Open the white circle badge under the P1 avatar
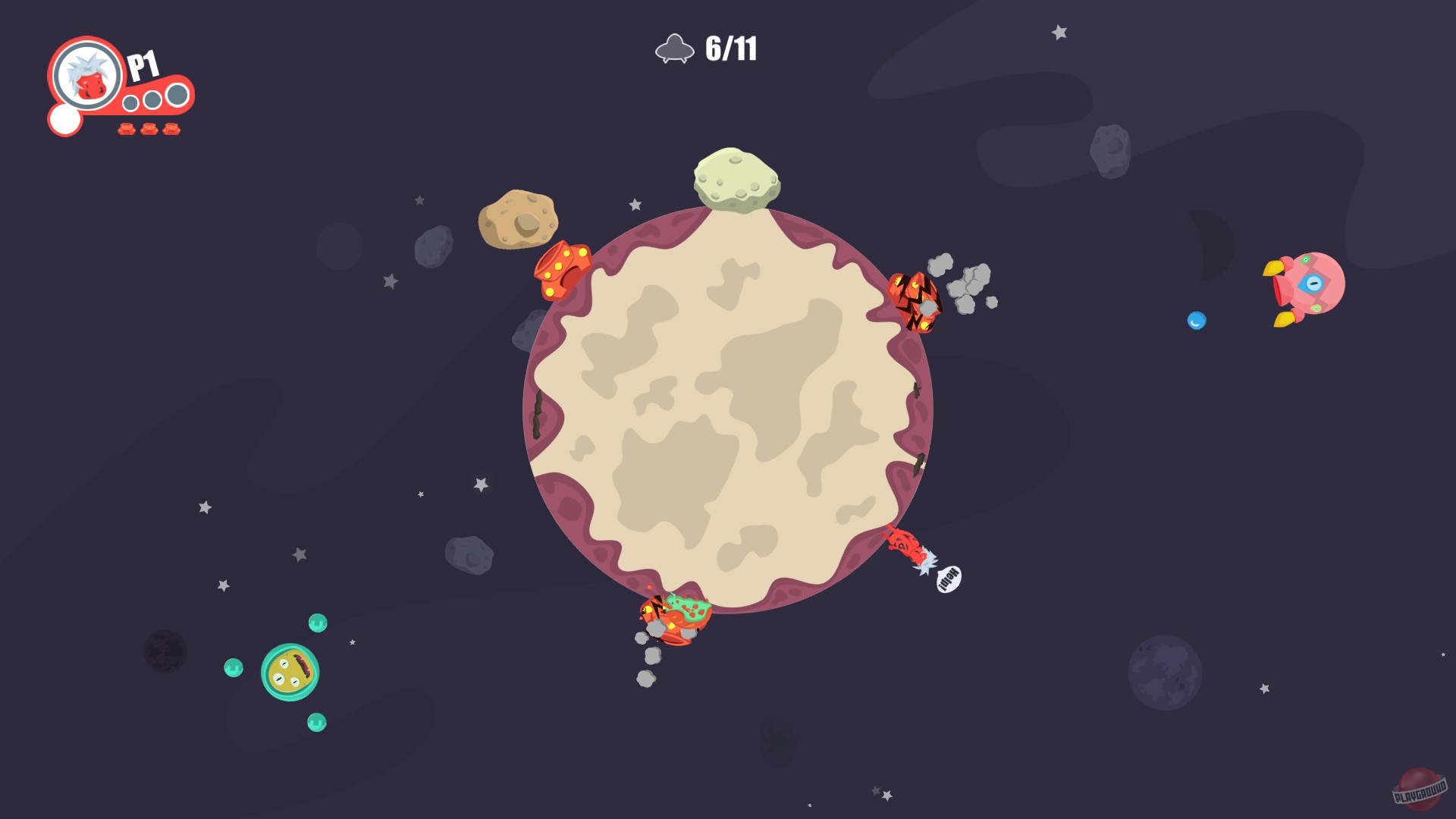The height and width of the screenshot is (819, 1456). tap(64, 118)
